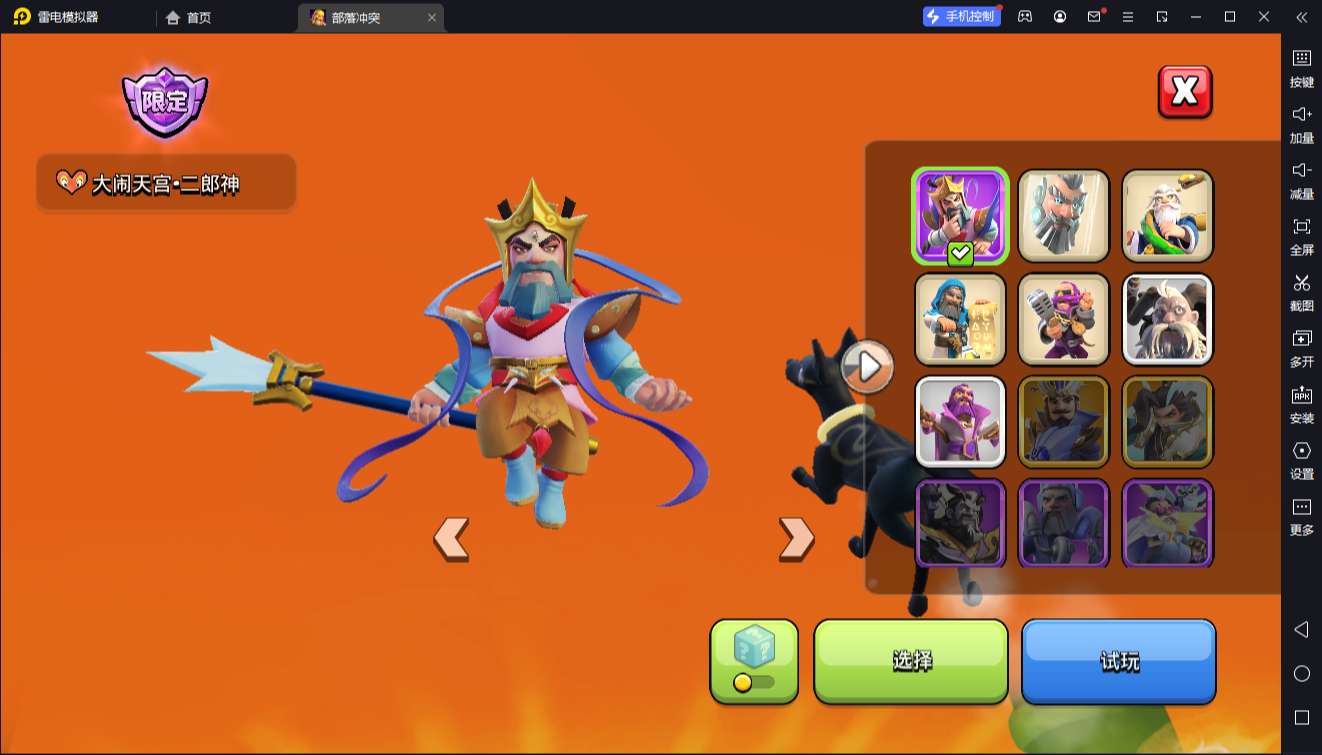The height and width of the screenshot is (755, 1322).
Task: Click the 限定 limited badge
Action: click(x=164, y=101)
